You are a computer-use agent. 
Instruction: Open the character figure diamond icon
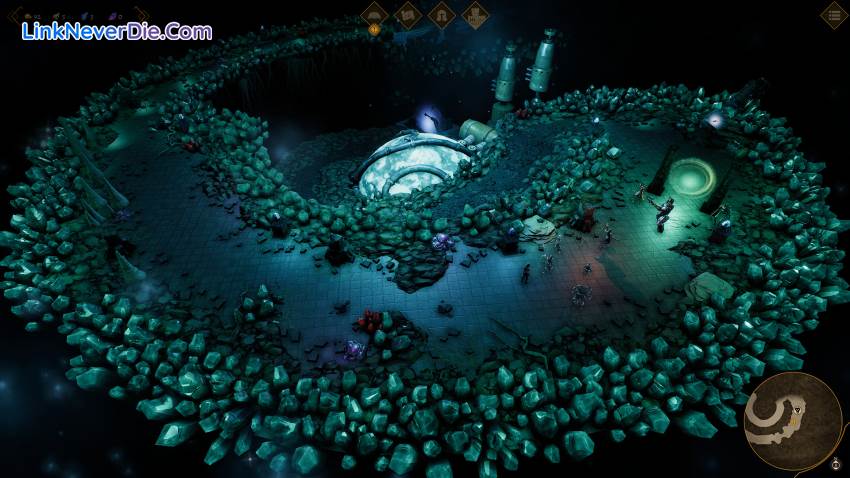coord(475,14)
